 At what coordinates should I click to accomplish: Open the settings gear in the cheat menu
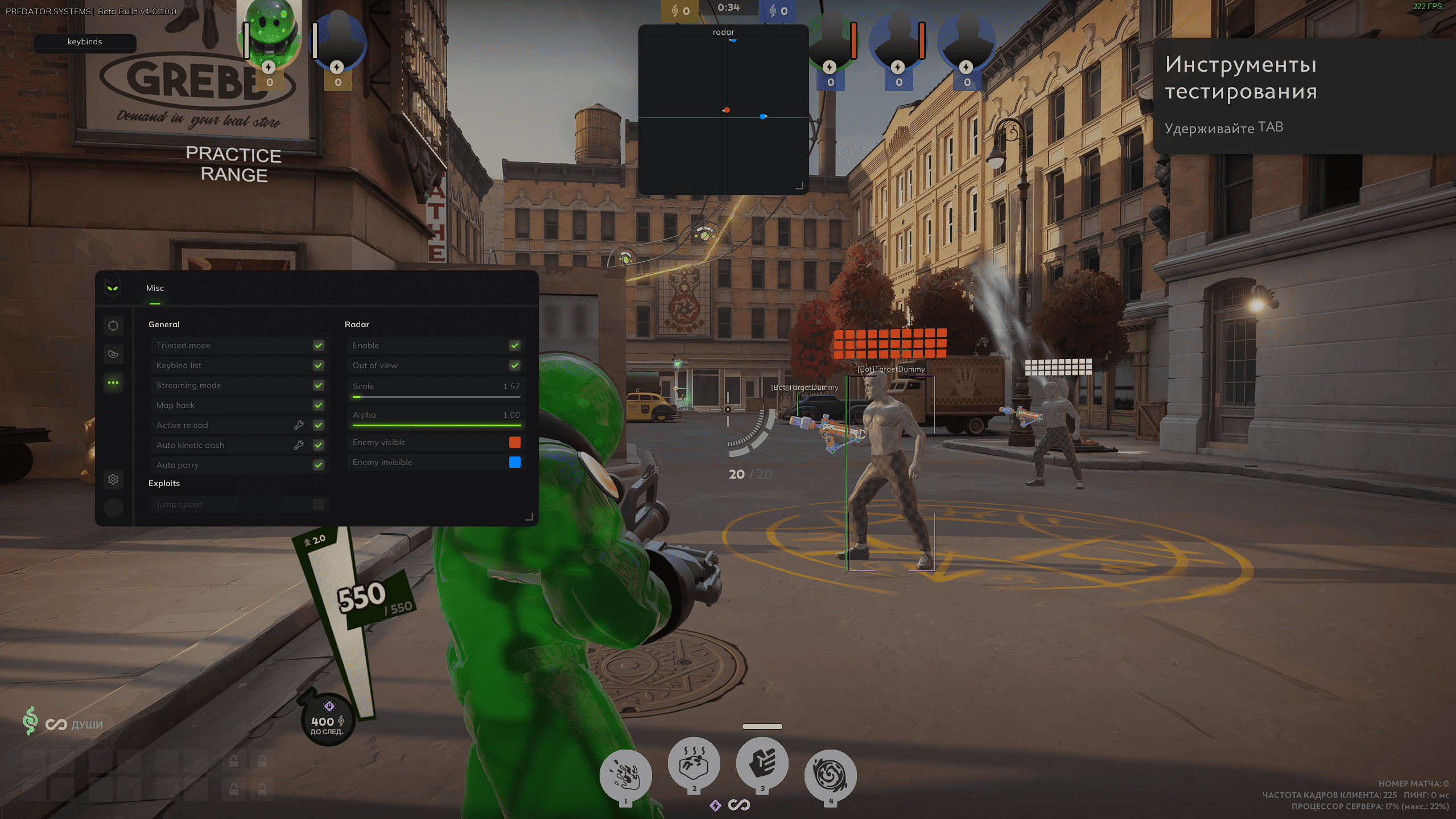click(113, 480)
